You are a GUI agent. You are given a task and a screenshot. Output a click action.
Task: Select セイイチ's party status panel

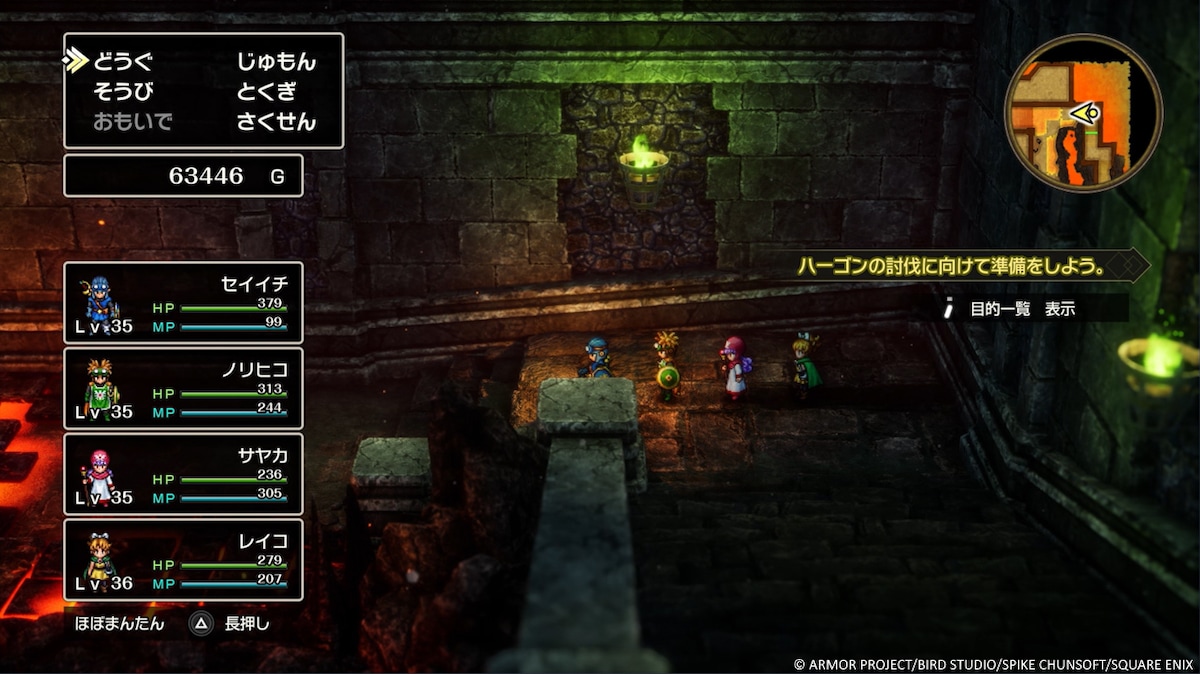click(x=183, y=302)
